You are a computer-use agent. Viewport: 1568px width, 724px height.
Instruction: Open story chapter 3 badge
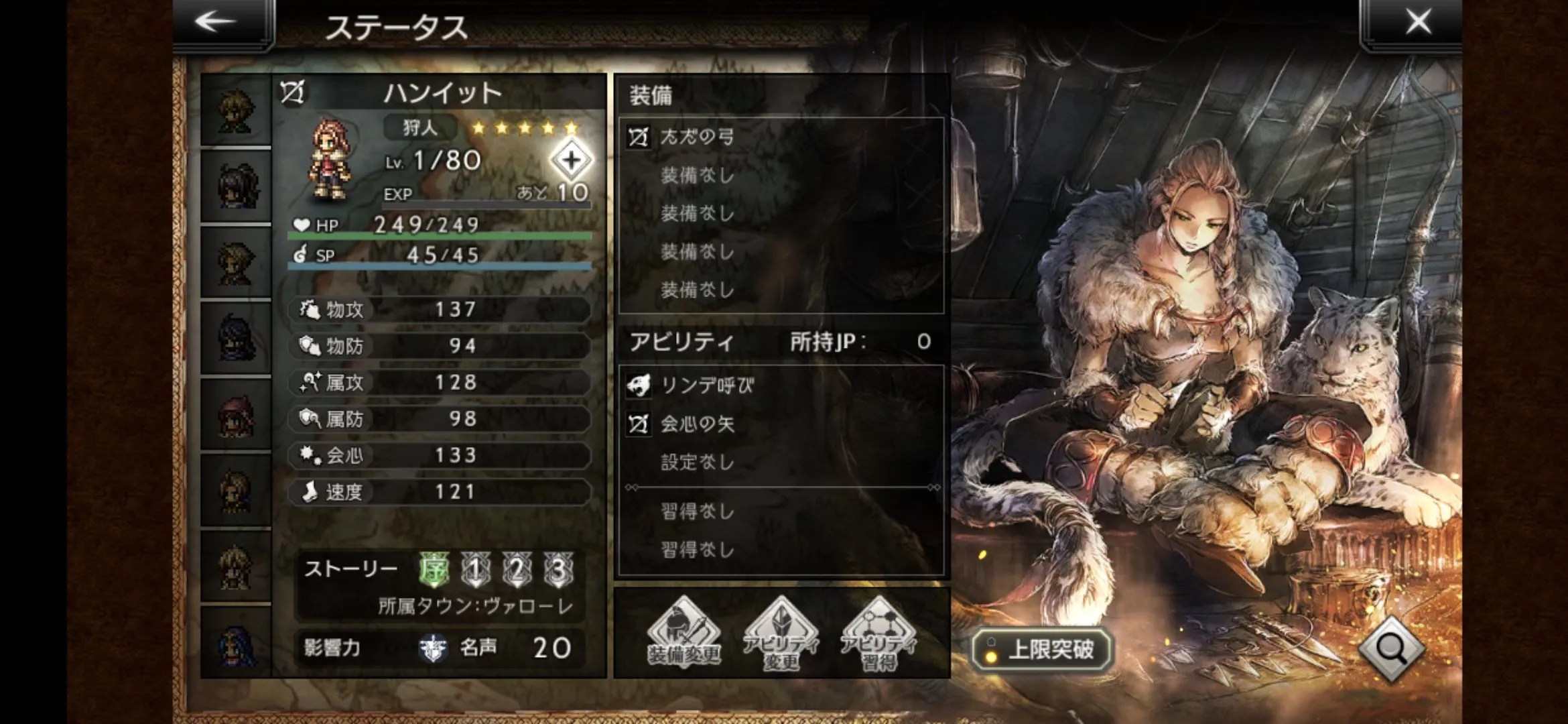558,570
